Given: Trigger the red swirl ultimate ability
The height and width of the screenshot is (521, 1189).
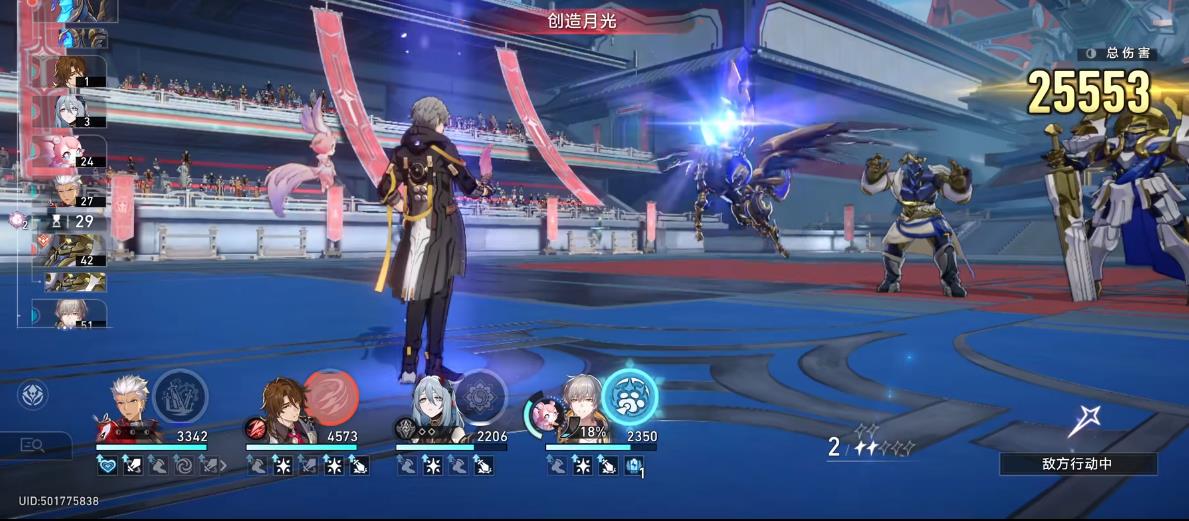Looking at the screenshot, I should pyautogui.click(x=331, y=395).
